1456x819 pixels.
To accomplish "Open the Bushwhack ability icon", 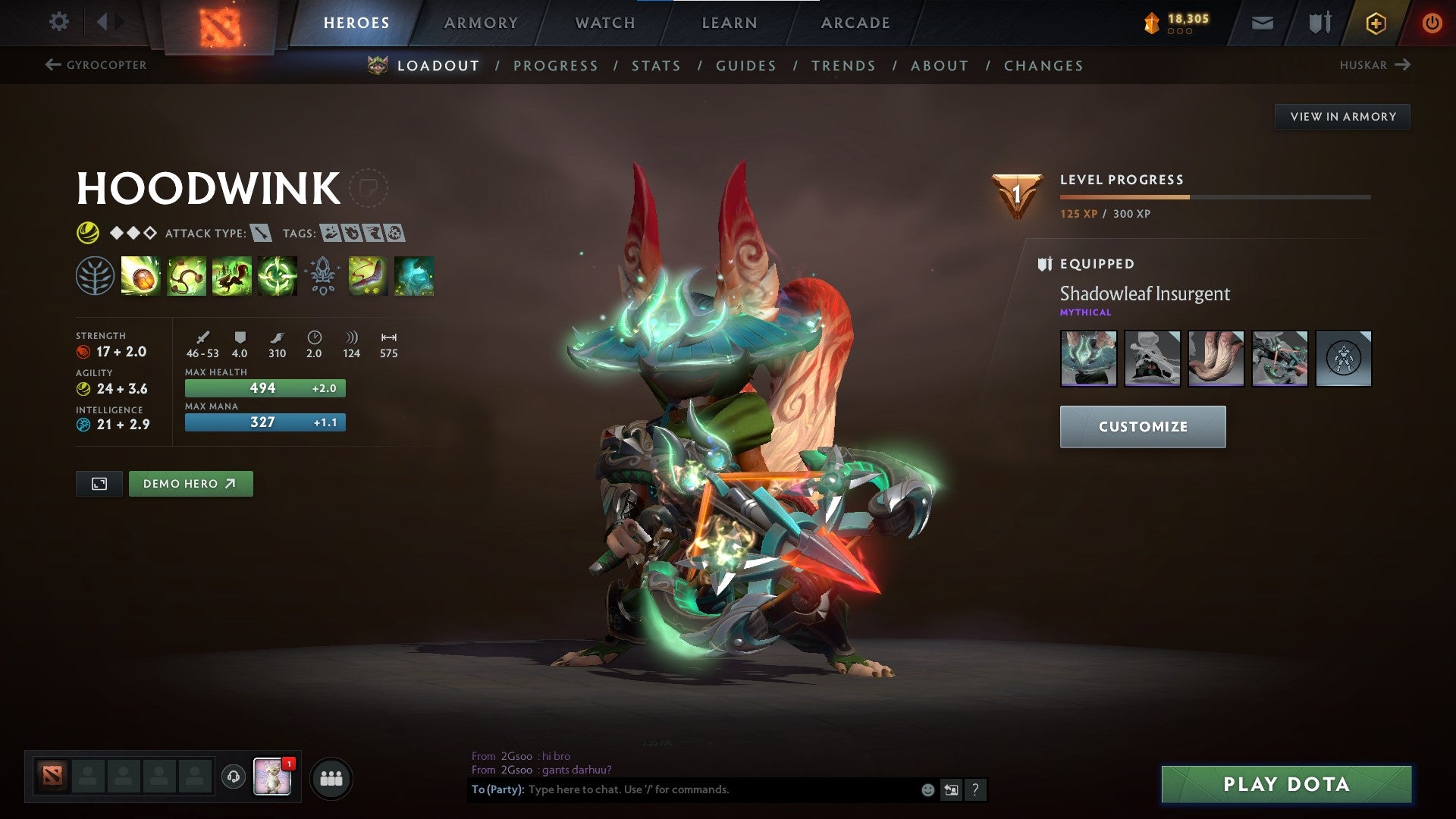I will click(187, 277).
